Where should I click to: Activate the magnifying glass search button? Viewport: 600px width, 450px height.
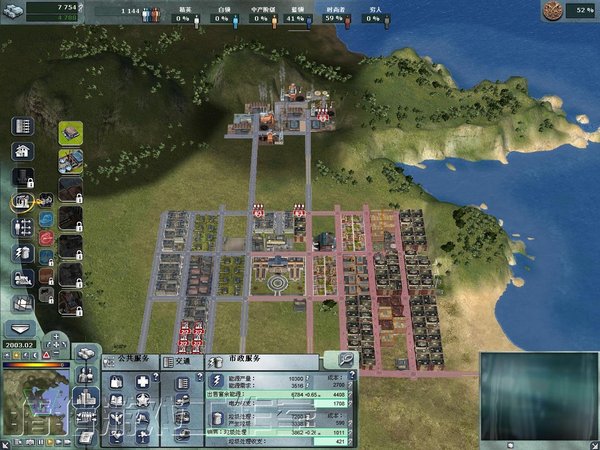[345, 358]
